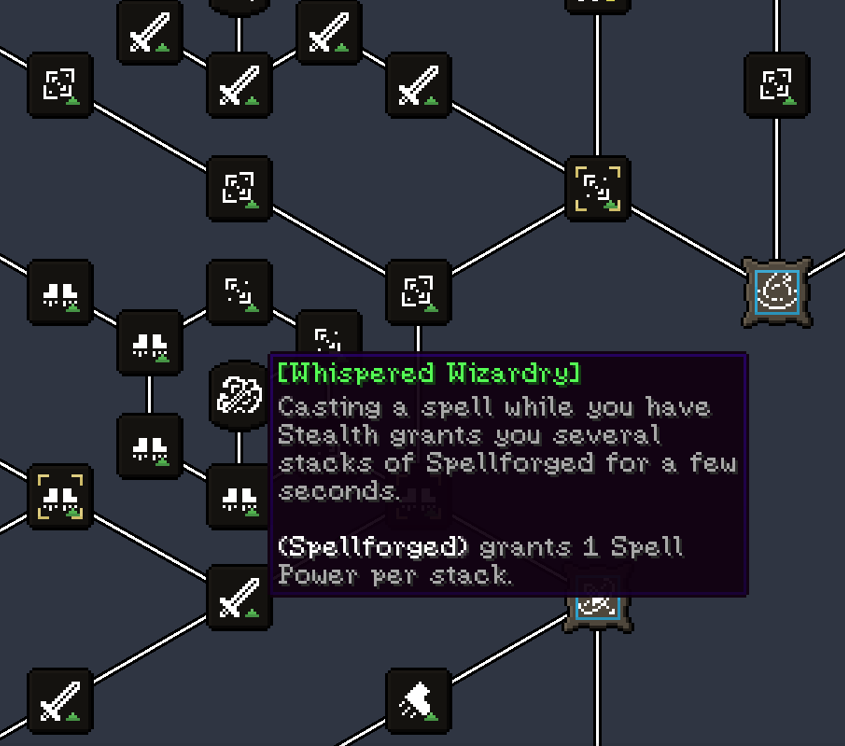The height and width of the screenshot is (746, 845).
Task: Select the dashing boot skill node
Action: coord(418,700)
